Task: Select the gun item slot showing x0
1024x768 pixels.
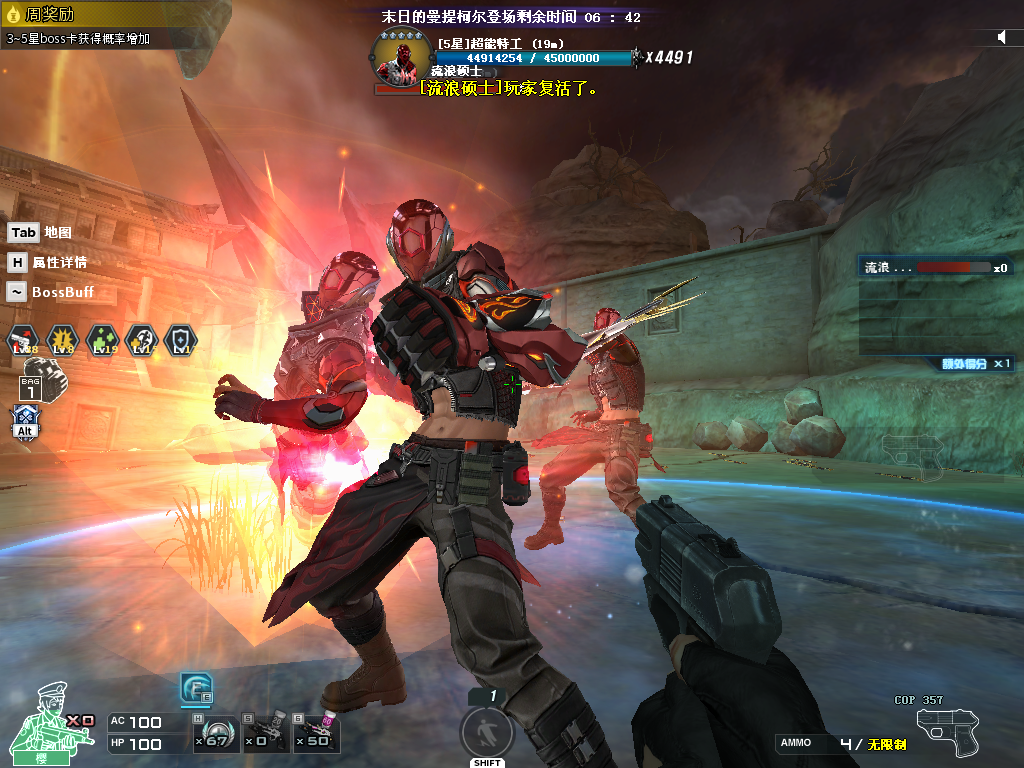Action: click(265, 734)
